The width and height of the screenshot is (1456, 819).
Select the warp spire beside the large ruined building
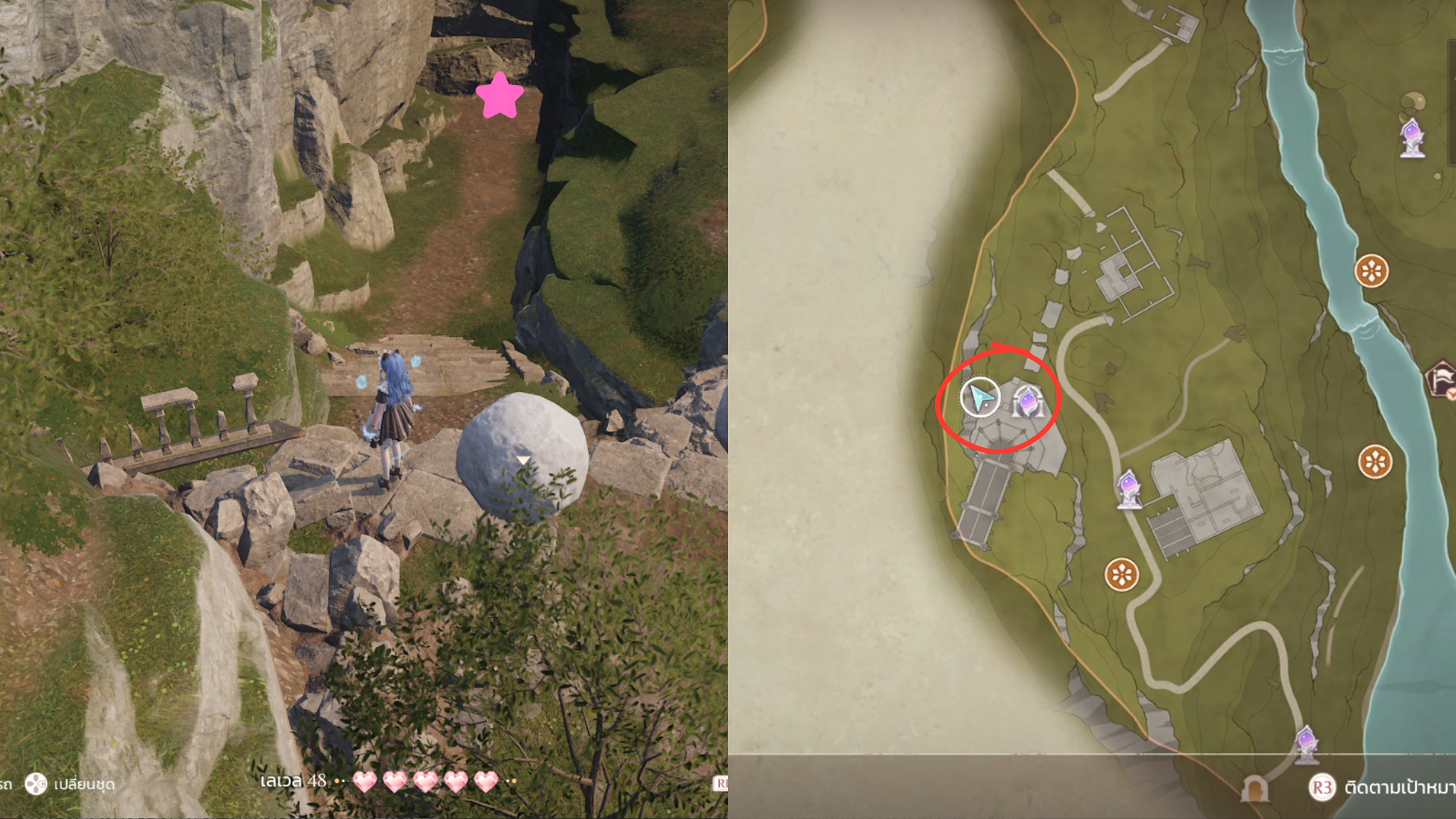pos(1128,489)
